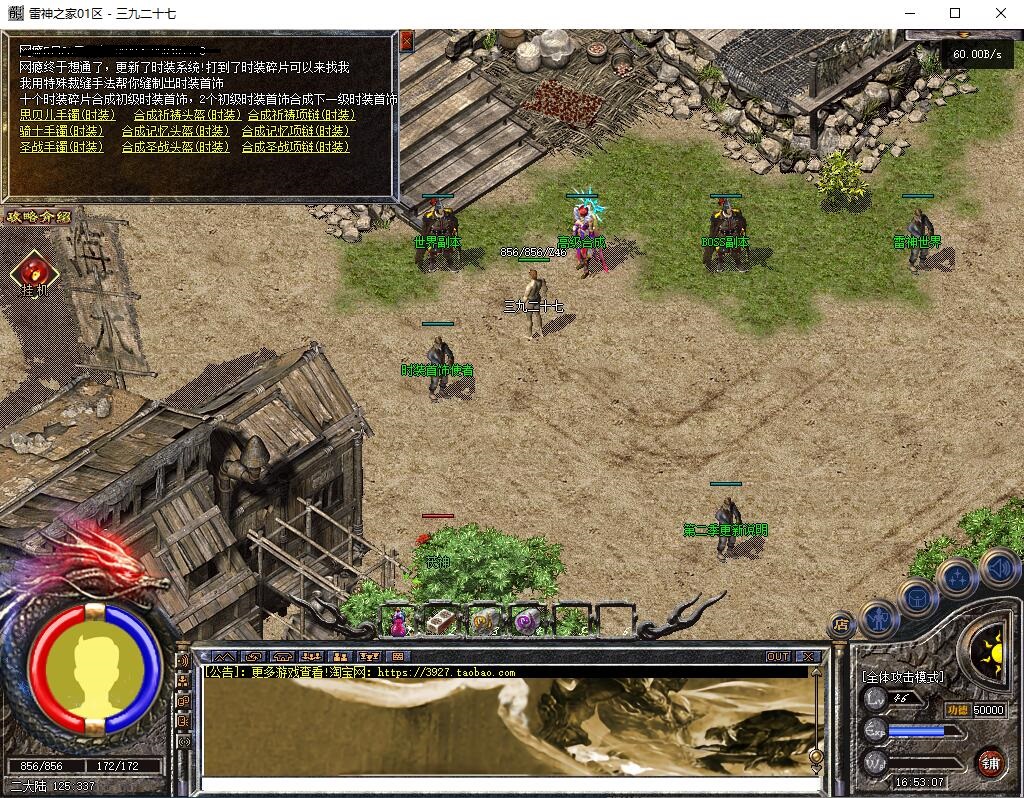
Task: Maximize the game window
Action: (954, 13)
